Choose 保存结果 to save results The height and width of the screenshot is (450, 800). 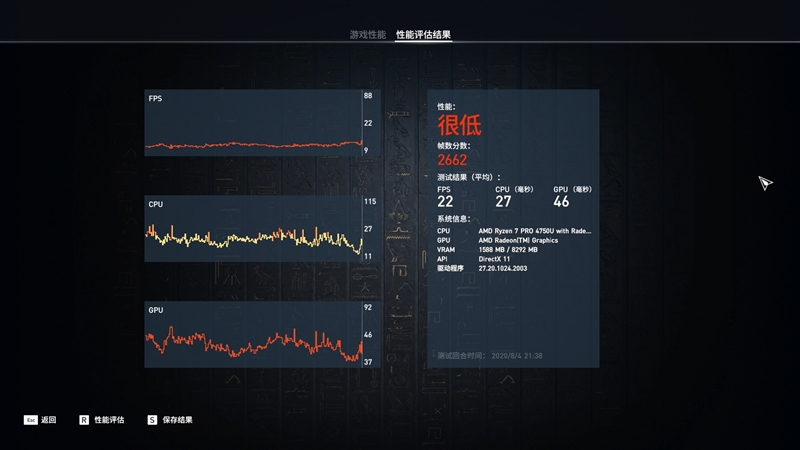[170, 420]
